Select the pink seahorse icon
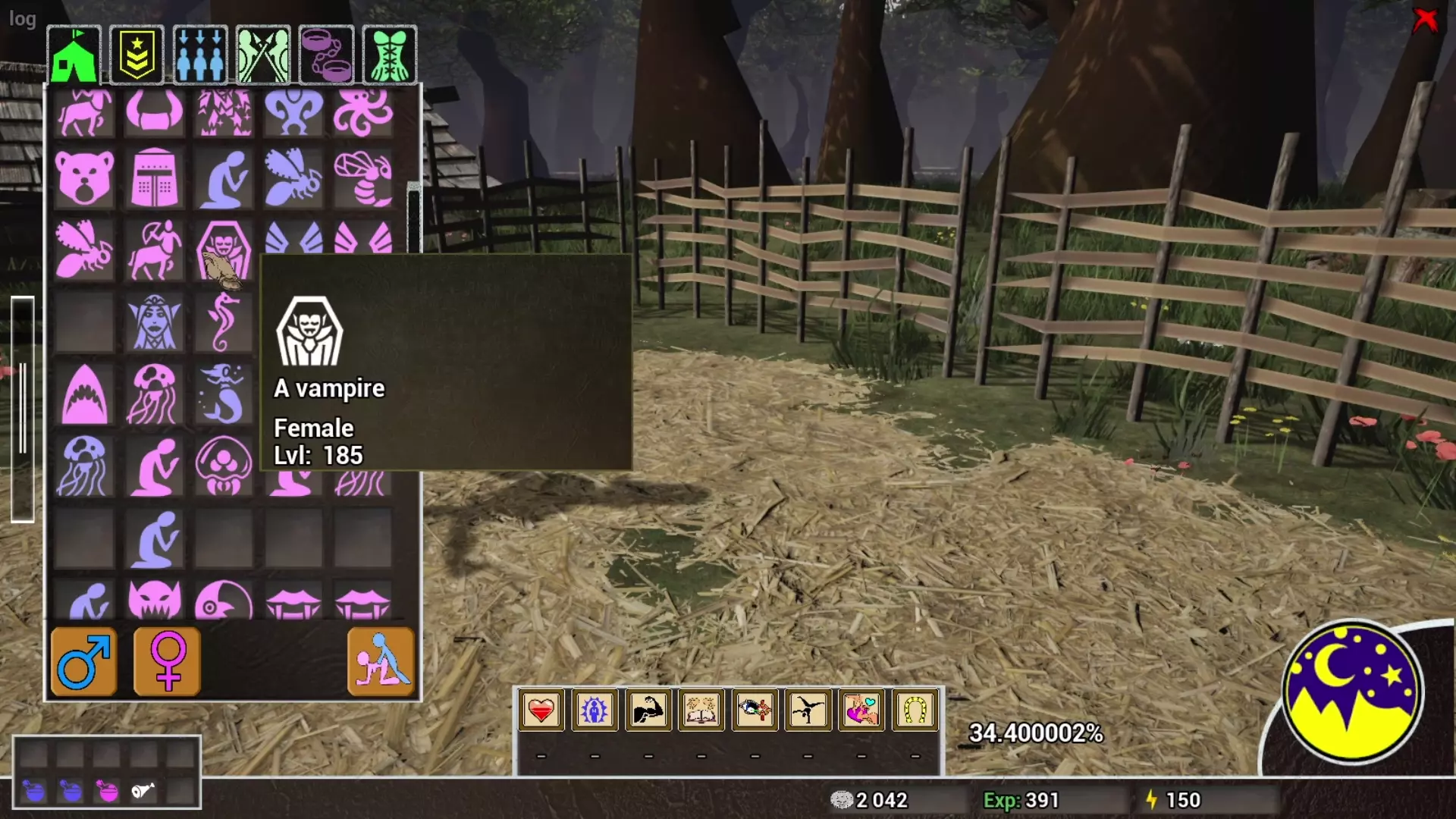1456x819 pixels. pyautogui.click(x=223, y=322)
